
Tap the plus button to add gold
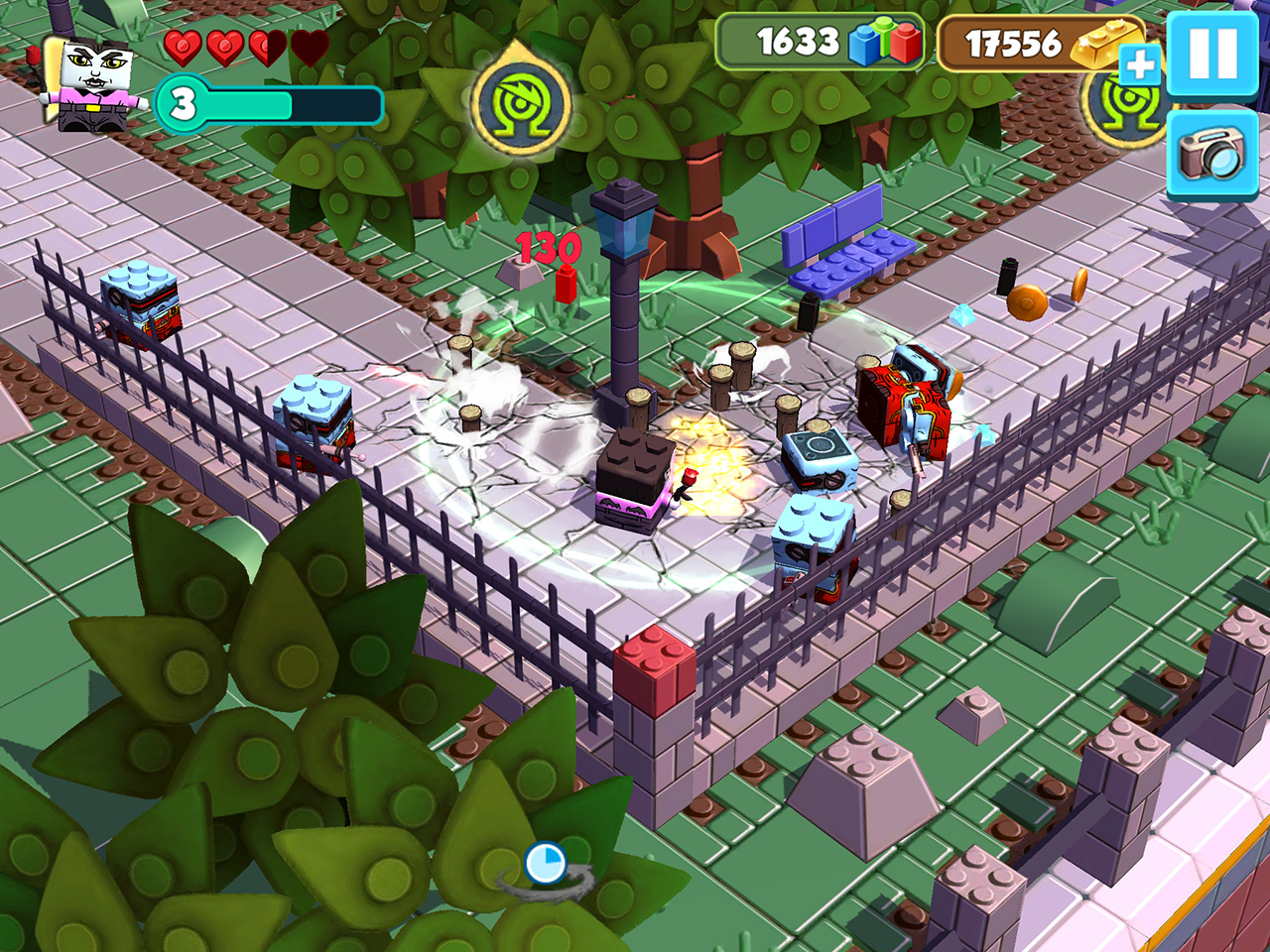coord(1139,65)
